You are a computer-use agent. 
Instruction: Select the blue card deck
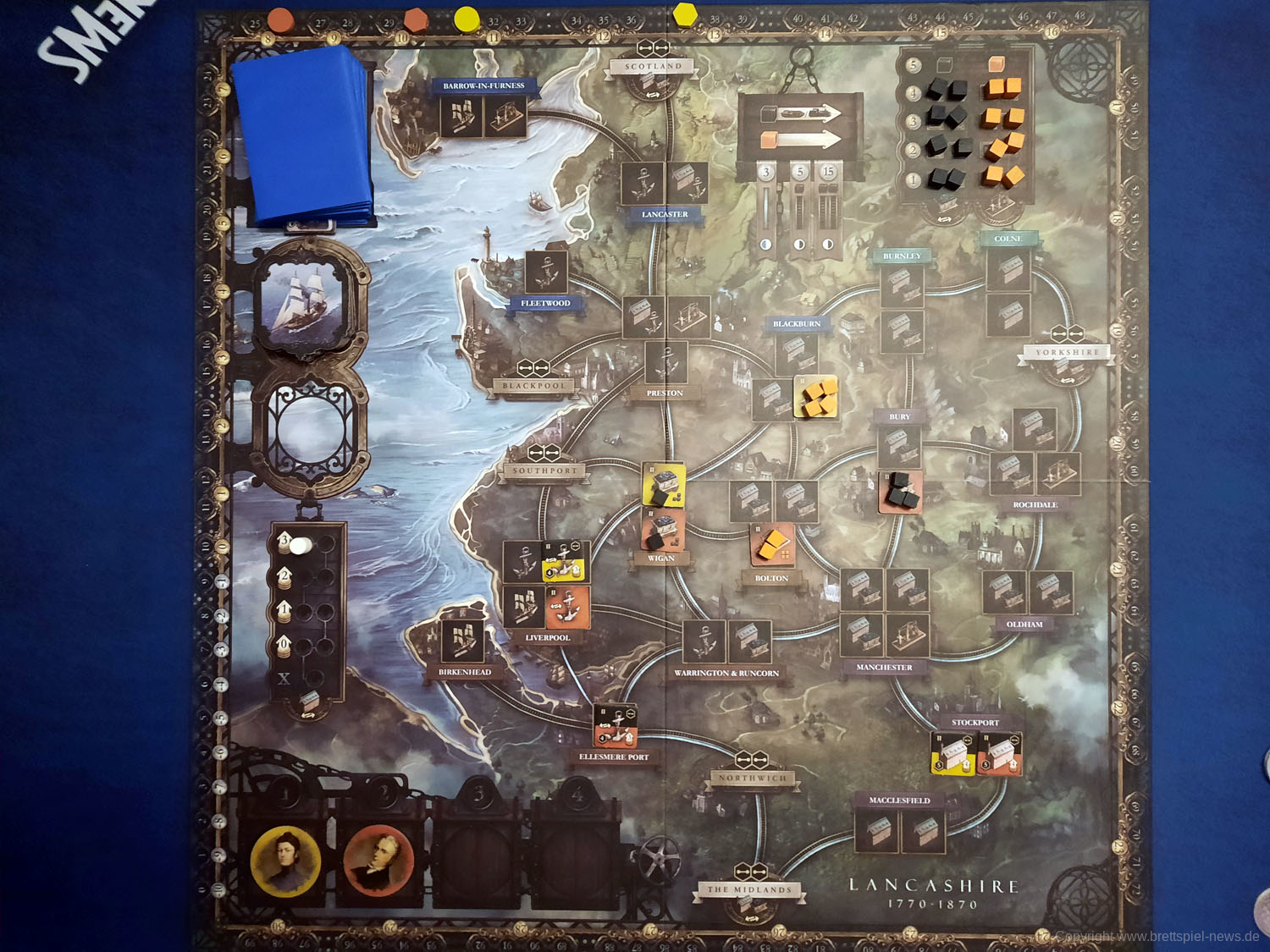coord(305,135)
